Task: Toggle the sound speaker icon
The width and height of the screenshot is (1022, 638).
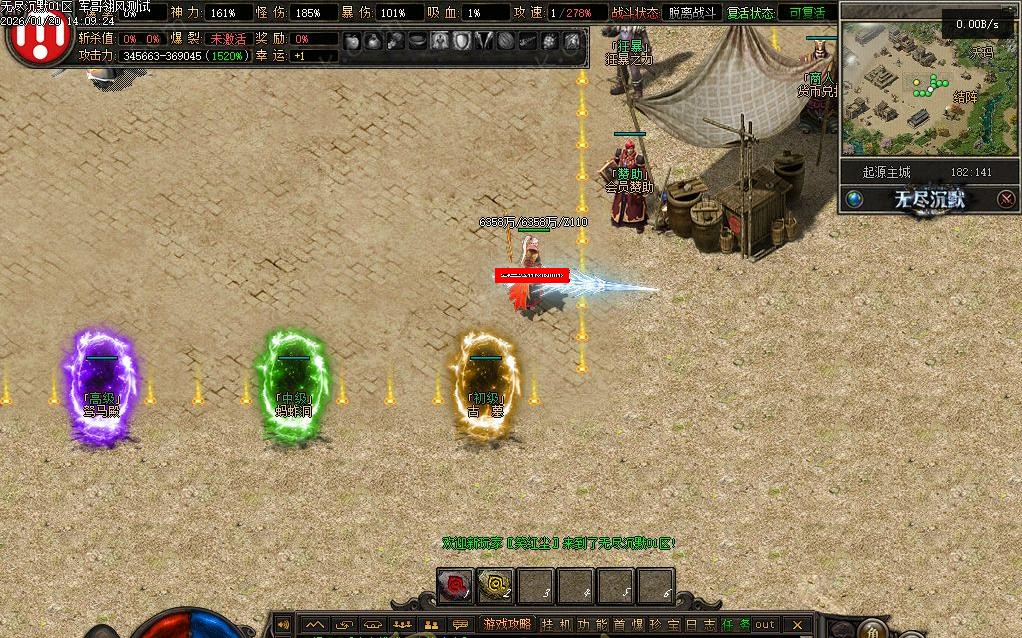Action: point(283,625)
